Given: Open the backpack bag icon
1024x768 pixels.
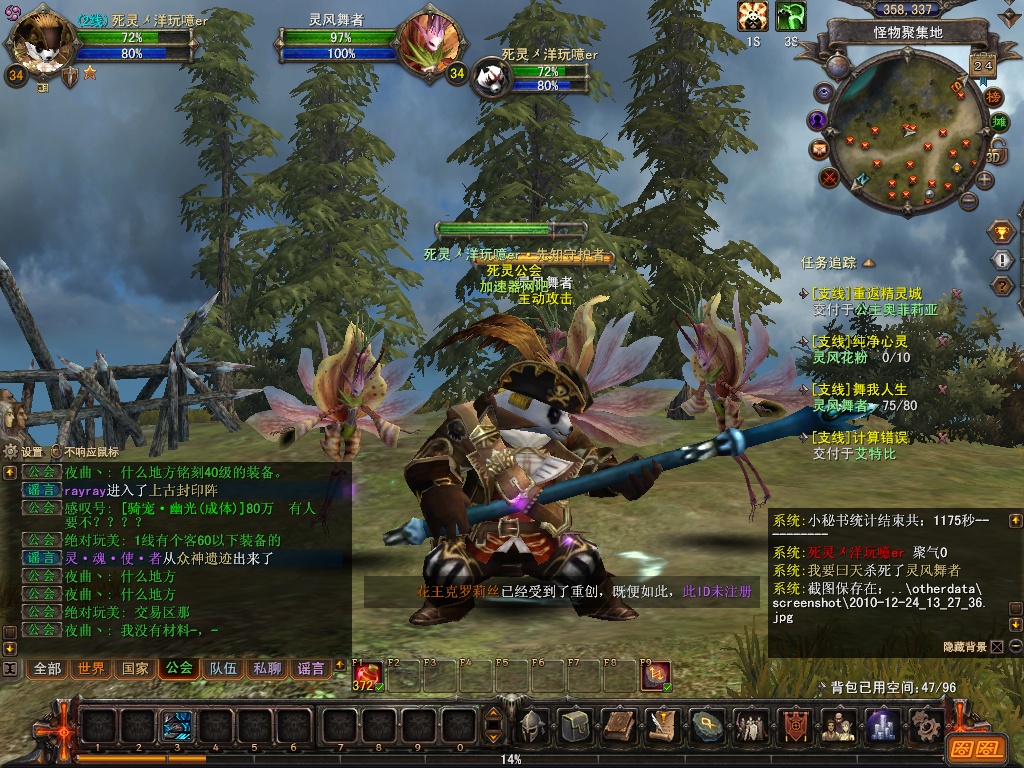Looking at the screenshot, I should [575, 724].
